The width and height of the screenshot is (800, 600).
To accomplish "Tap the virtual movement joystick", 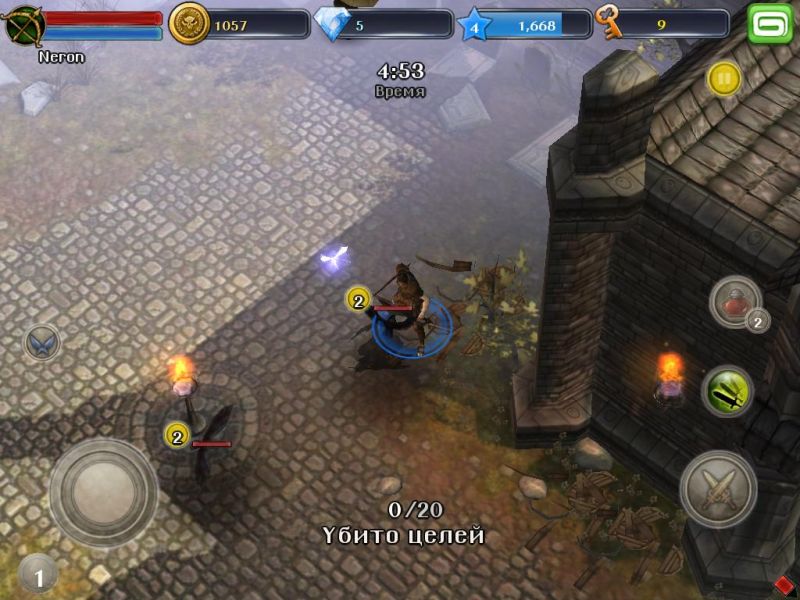I will pos(103,492).
